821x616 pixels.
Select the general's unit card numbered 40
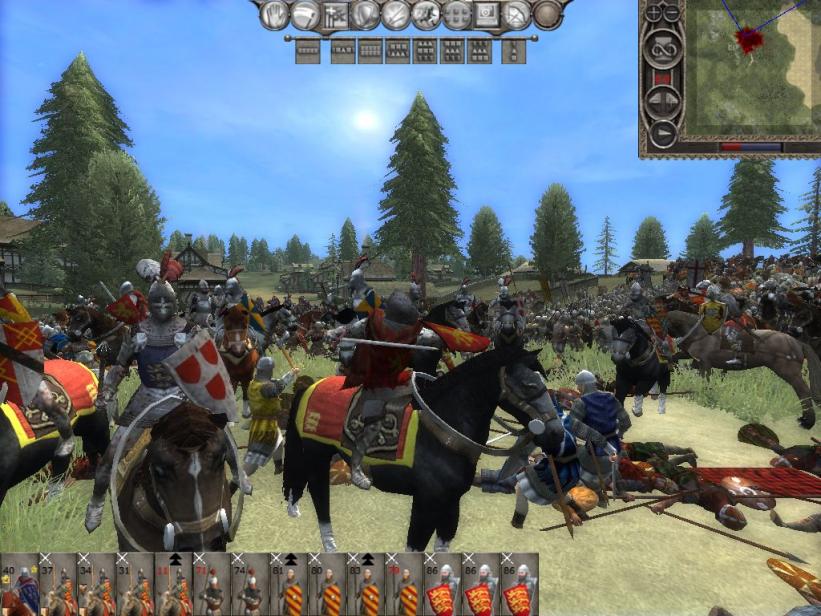point(19,585)
